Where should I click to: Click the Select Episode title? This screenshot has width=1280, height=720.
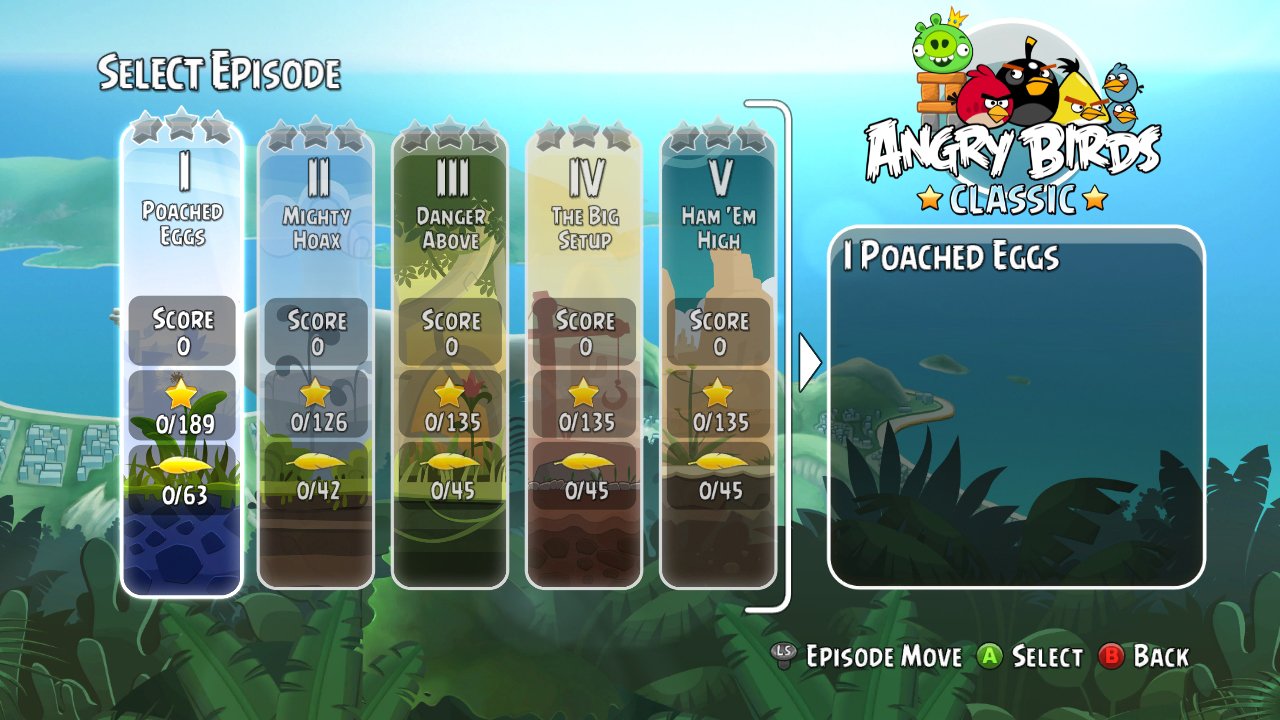point(220,74)
